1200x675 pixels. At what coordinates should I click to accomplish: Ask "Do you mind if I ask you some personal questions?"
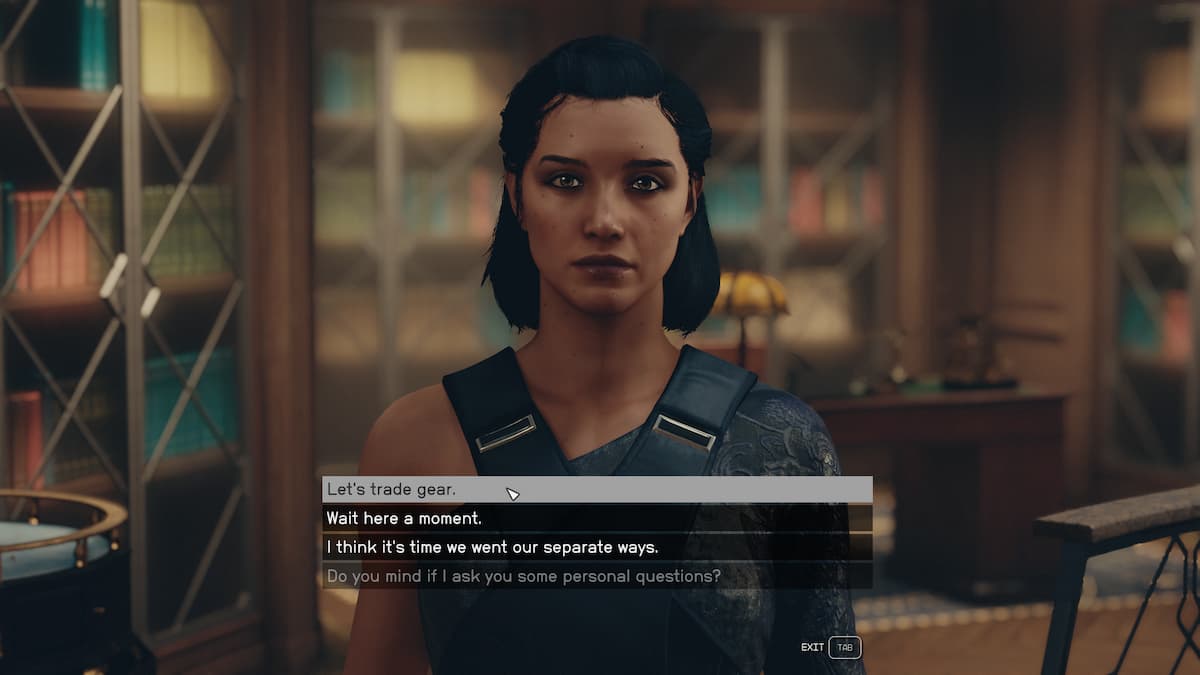596,576
